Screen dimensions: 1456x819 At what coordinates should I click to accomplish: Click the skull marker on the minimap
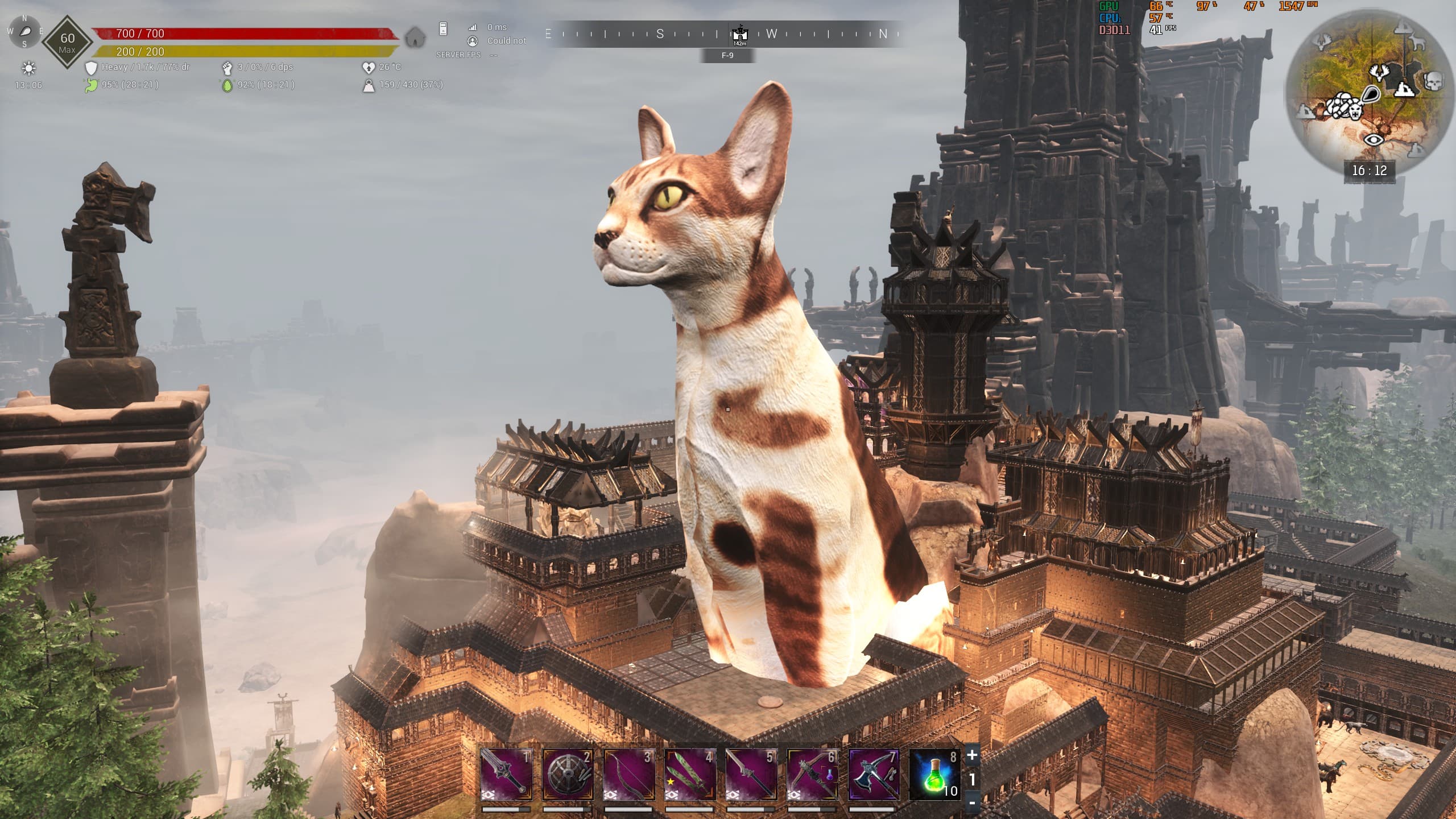(x=1433, y=81)
